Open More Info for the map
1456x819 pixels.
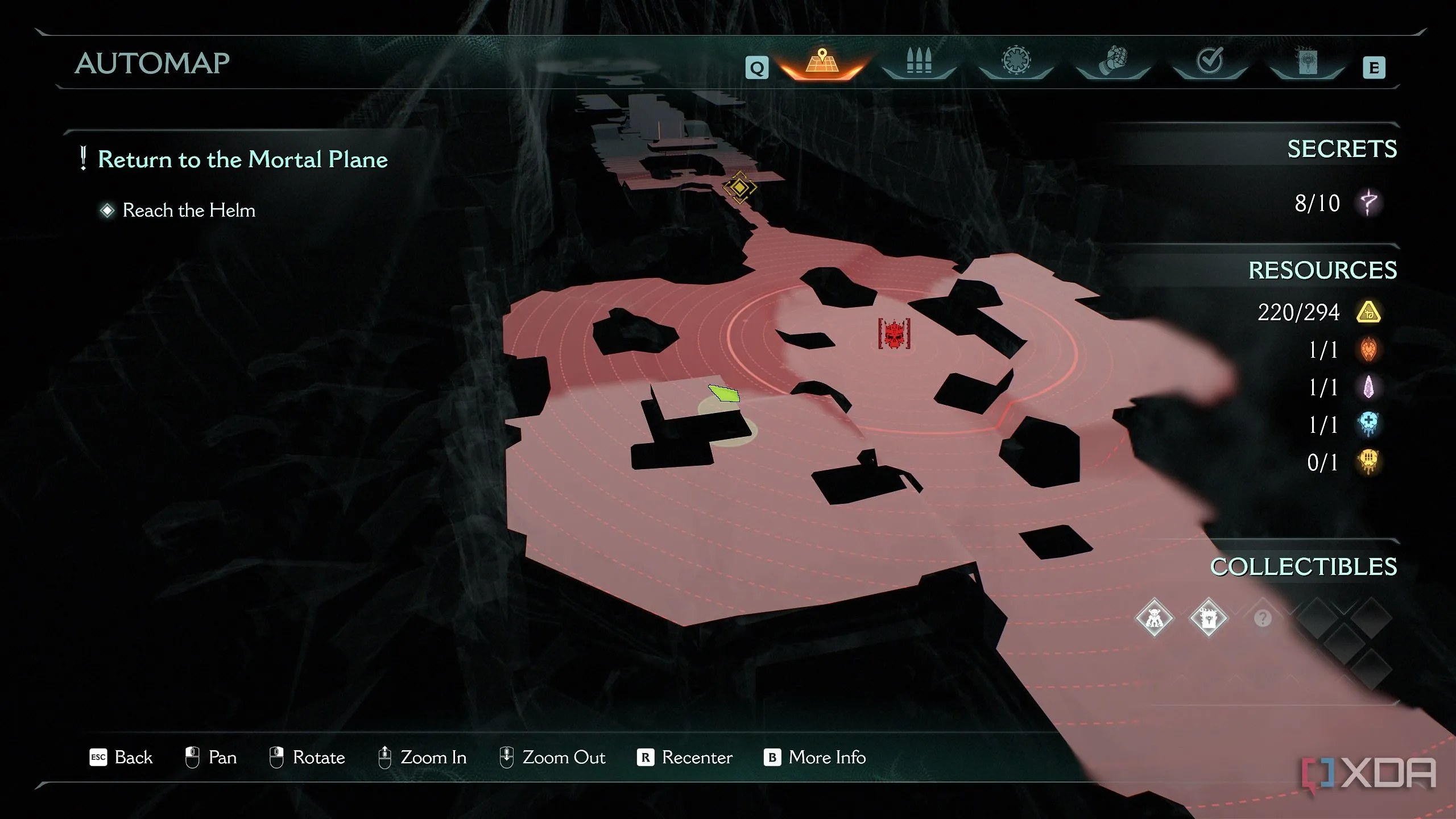tap(815, 758)
